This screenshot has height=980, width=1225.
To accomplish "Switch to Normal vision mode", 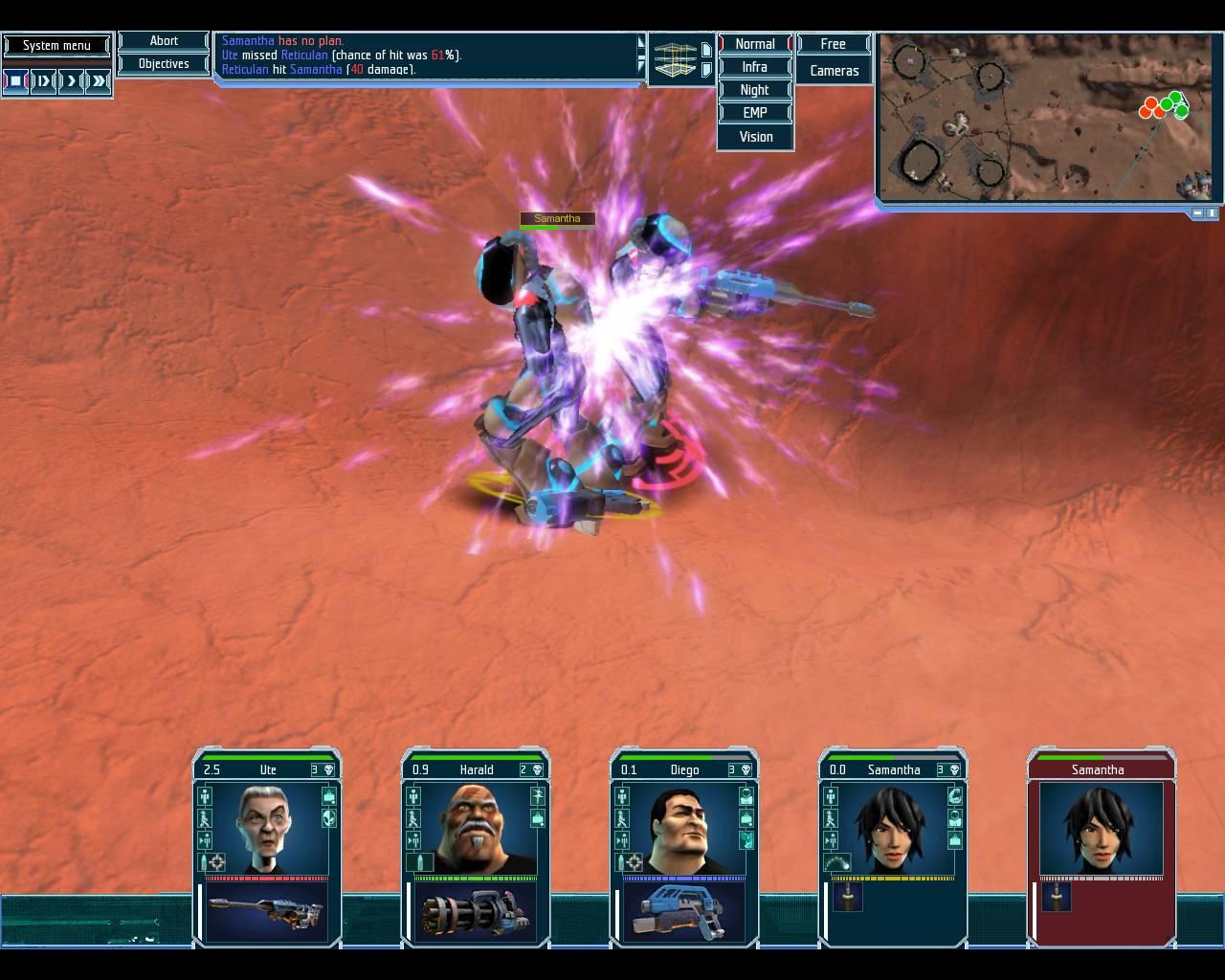I will [755, 44].
